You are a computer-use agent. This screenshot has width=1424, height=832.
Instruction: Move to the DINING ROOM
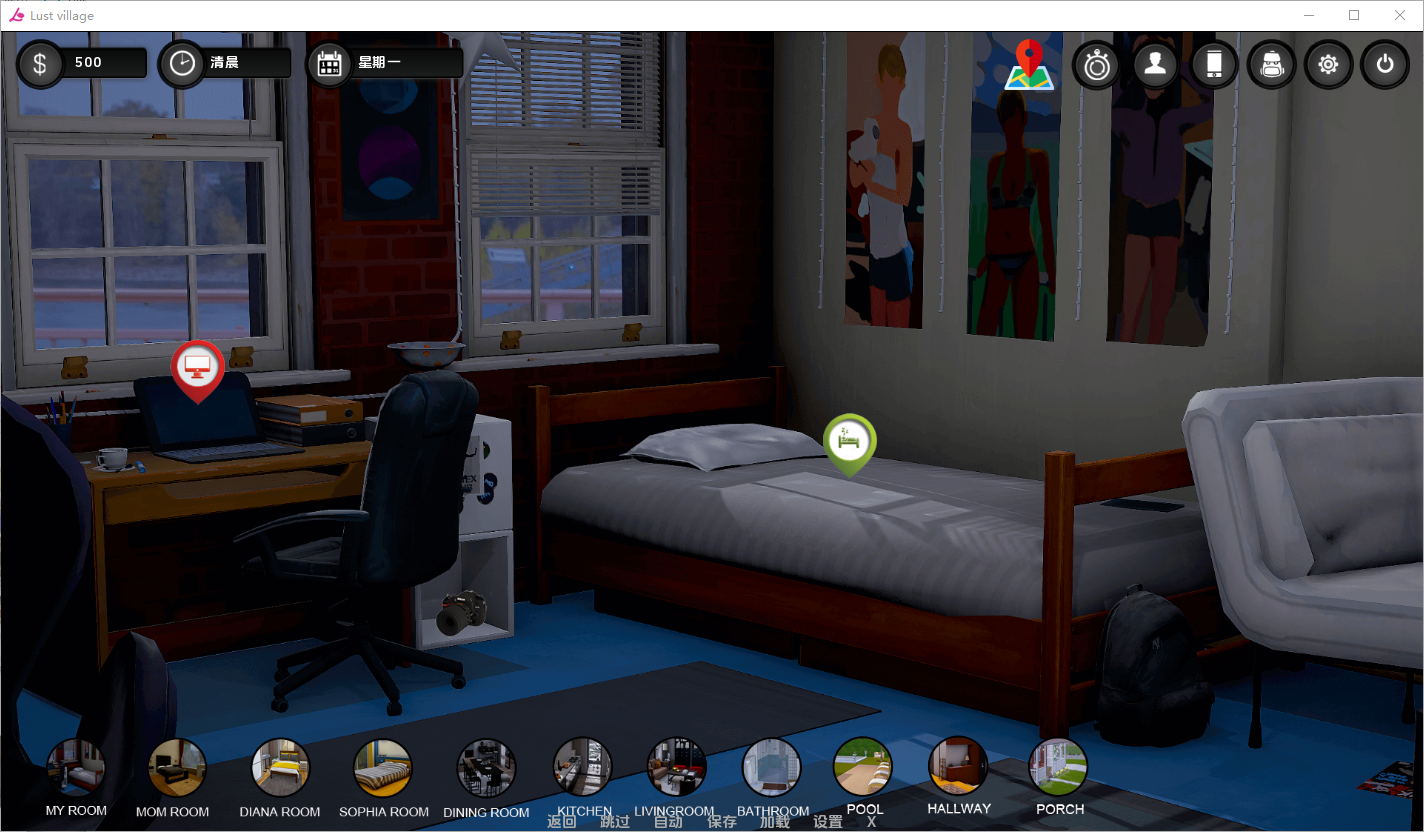(486, 768)
